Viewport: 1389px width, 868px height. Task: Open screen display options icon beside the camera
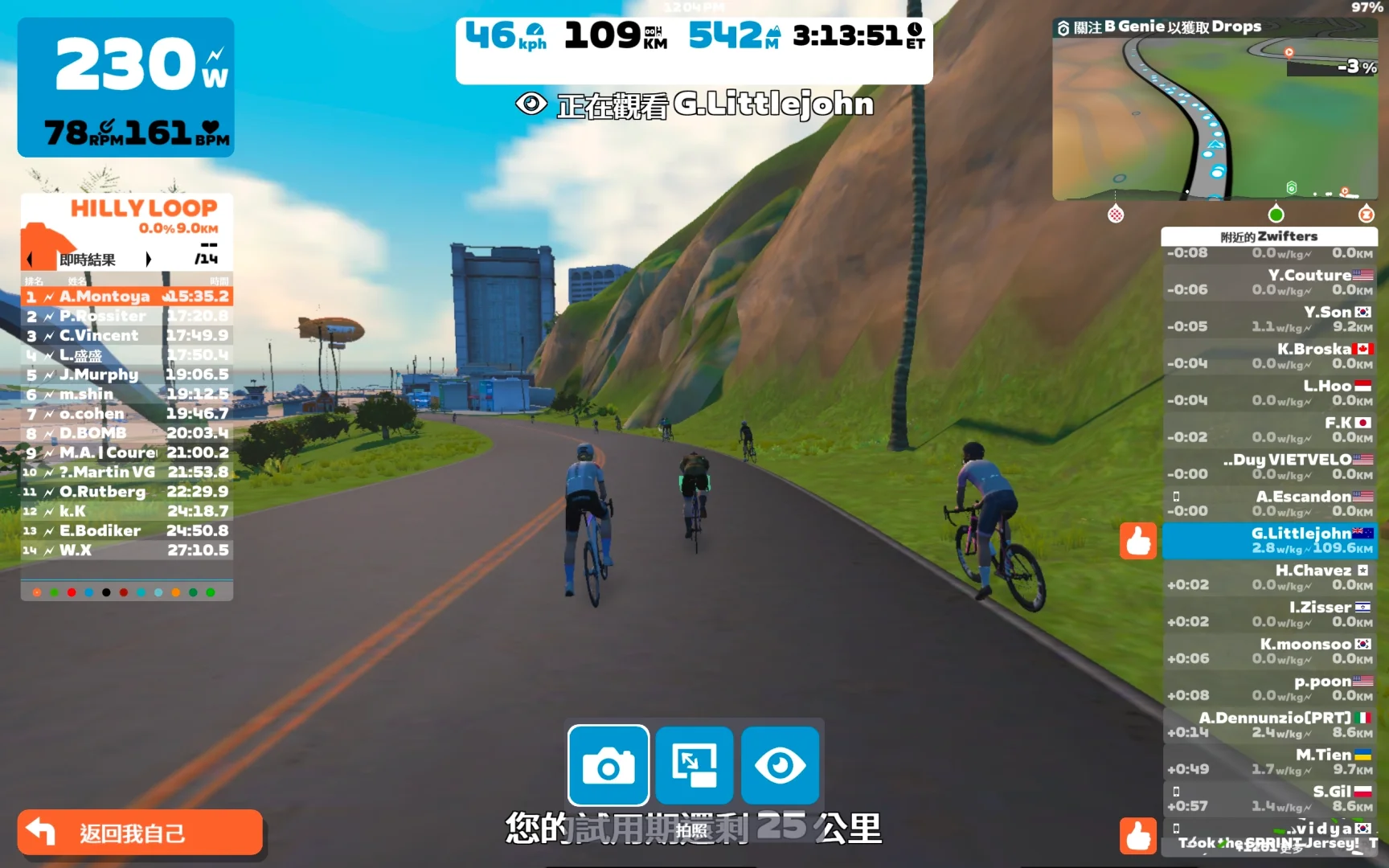(694, 765)
